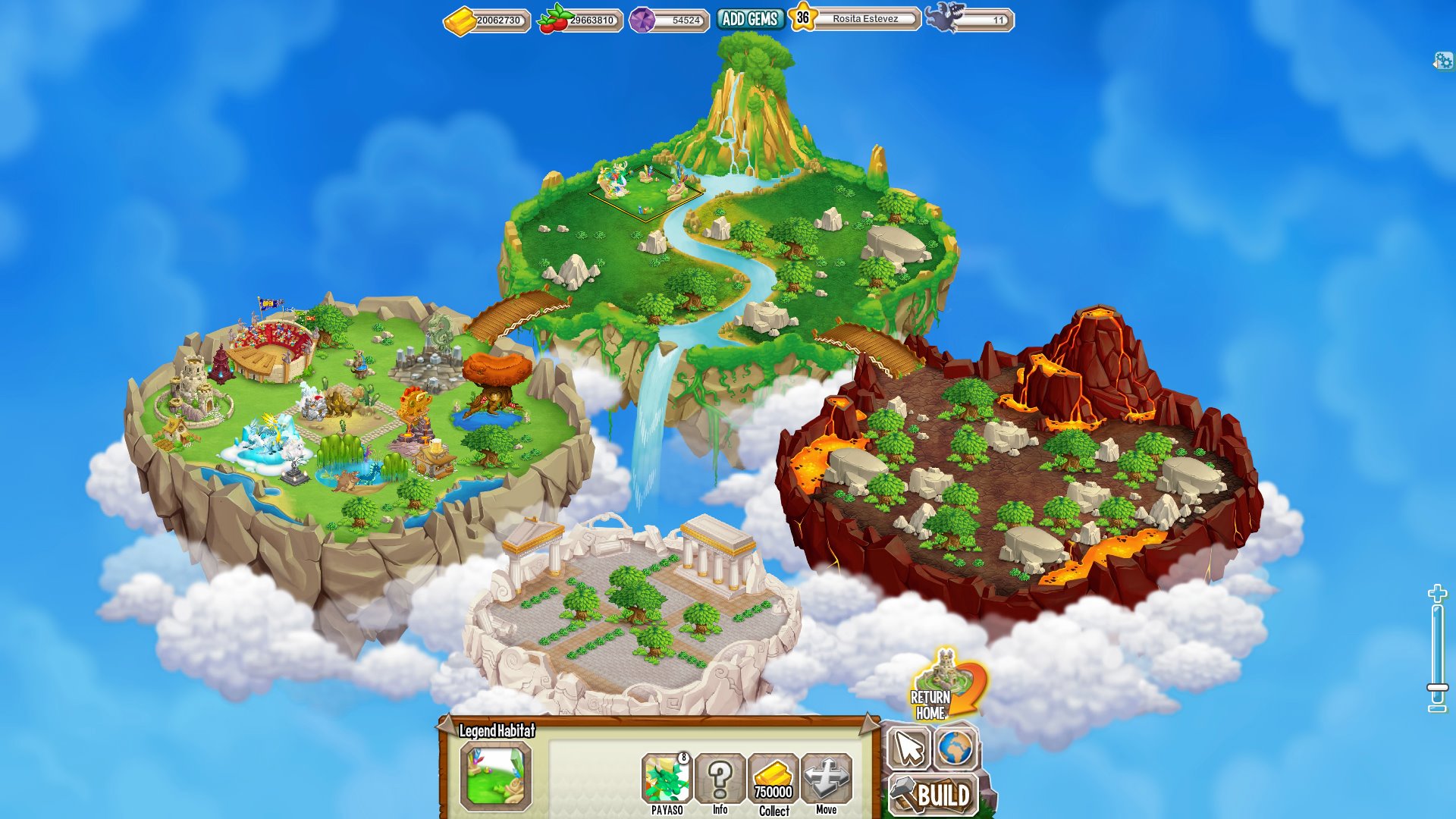Select the arrow cursor tool
The width and height of the screenshot is (1456, 819).
908,748
